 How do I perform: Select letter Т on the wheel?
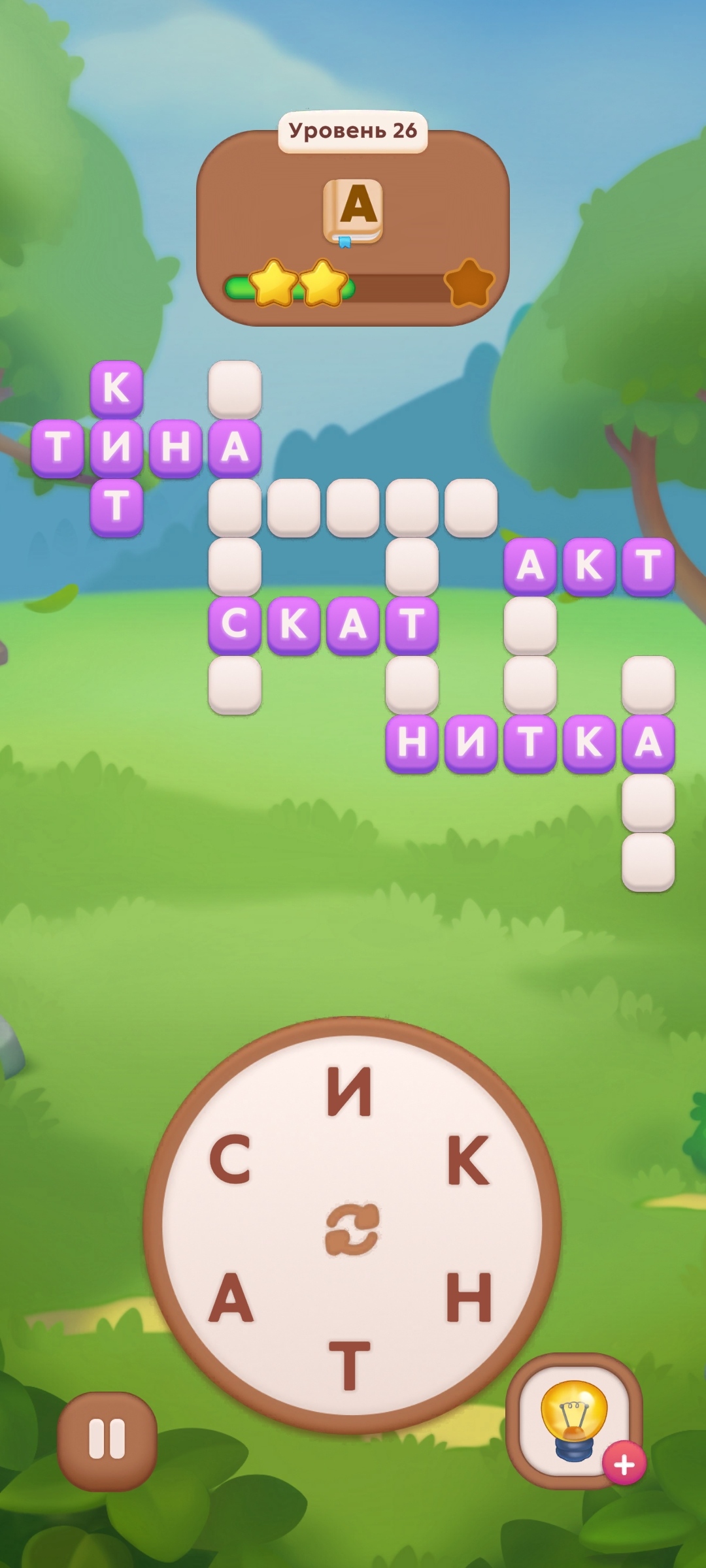(349, 1365)
